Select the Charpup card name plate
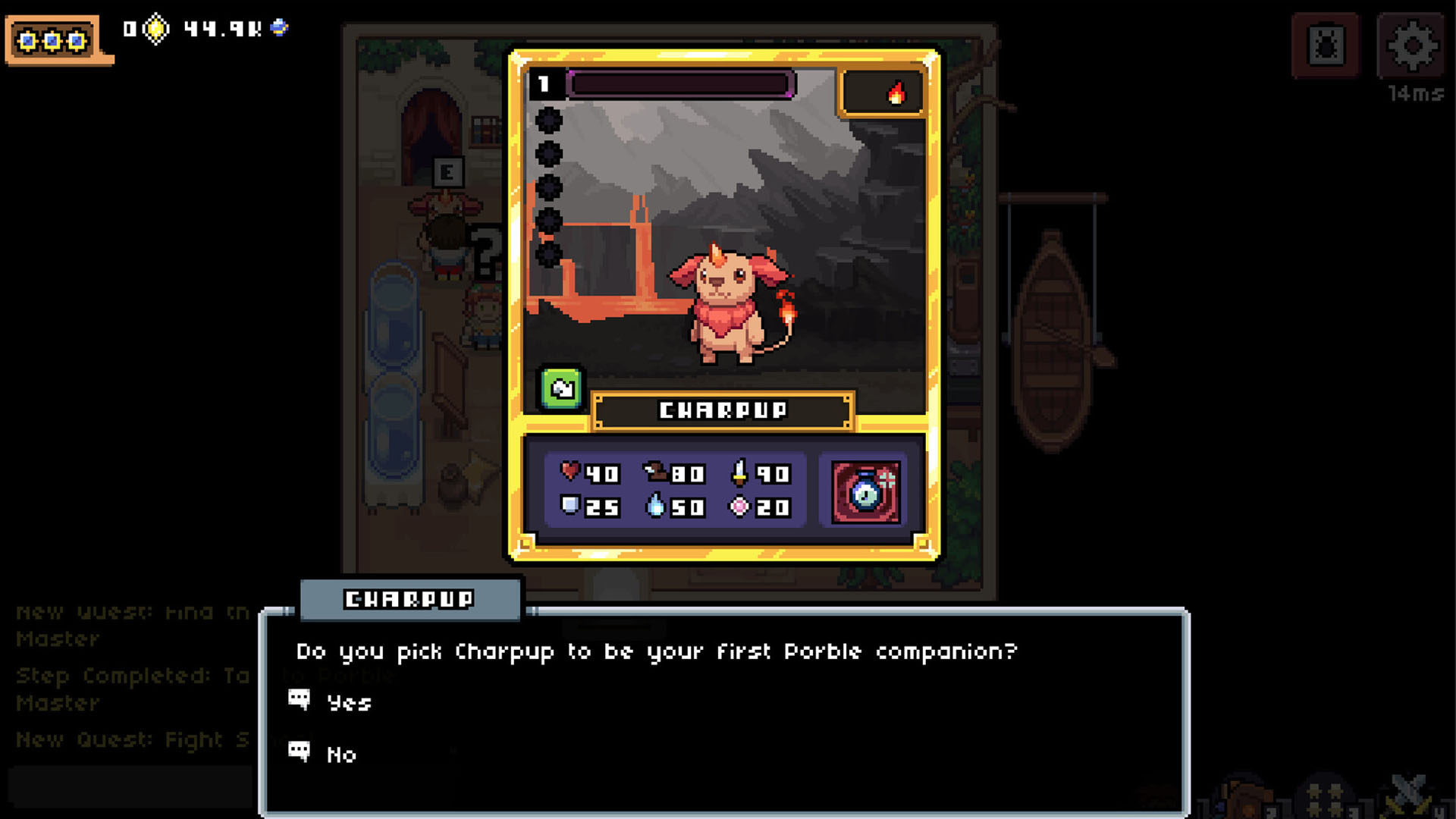Screen dimensions: 1456x819 723,410
